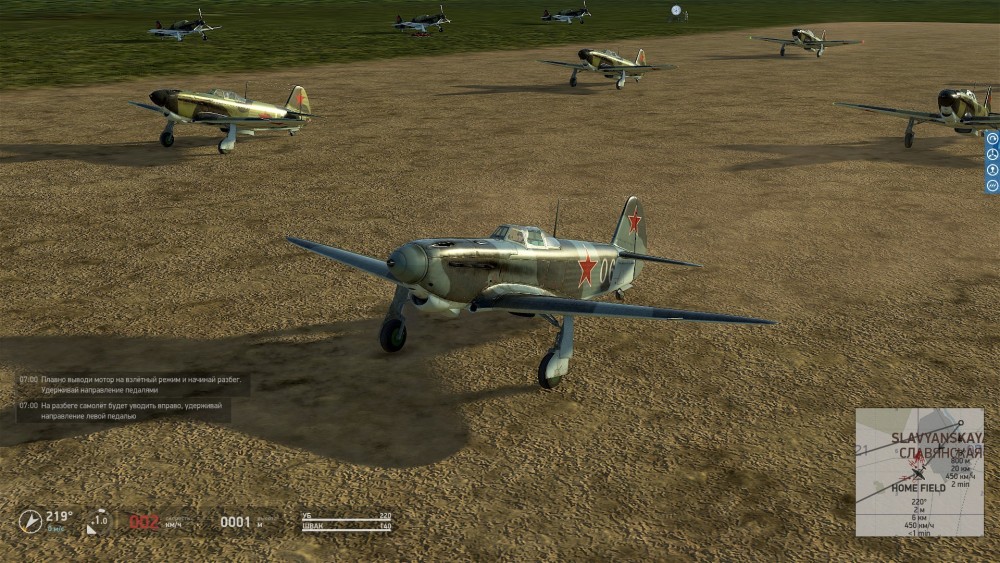Click the compass heading icon
Viewport: 1000px width, 563px height.
click(x=31, y=521)
